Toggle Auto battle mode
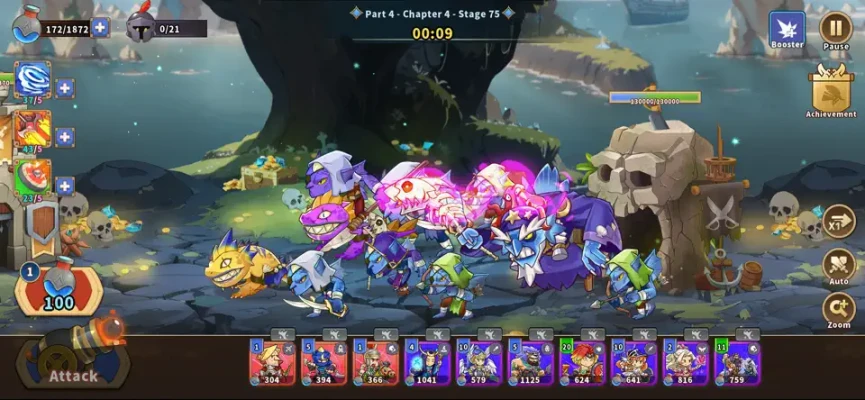865x400 pixels. pyautogui.click(x=838, y=266)
